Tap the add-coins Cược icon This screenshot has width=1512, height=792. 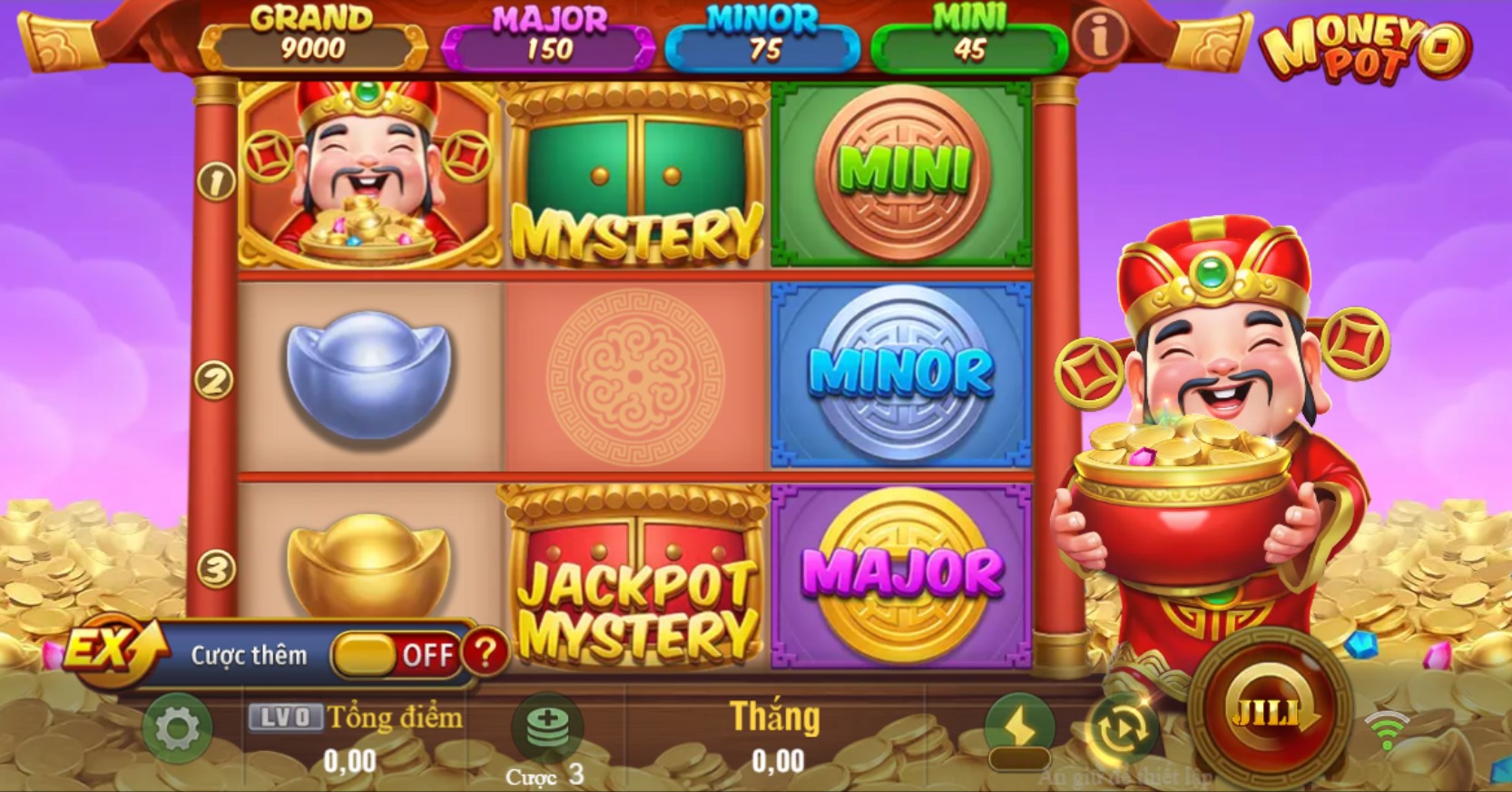pyautogui.click(x=545, y=724)
